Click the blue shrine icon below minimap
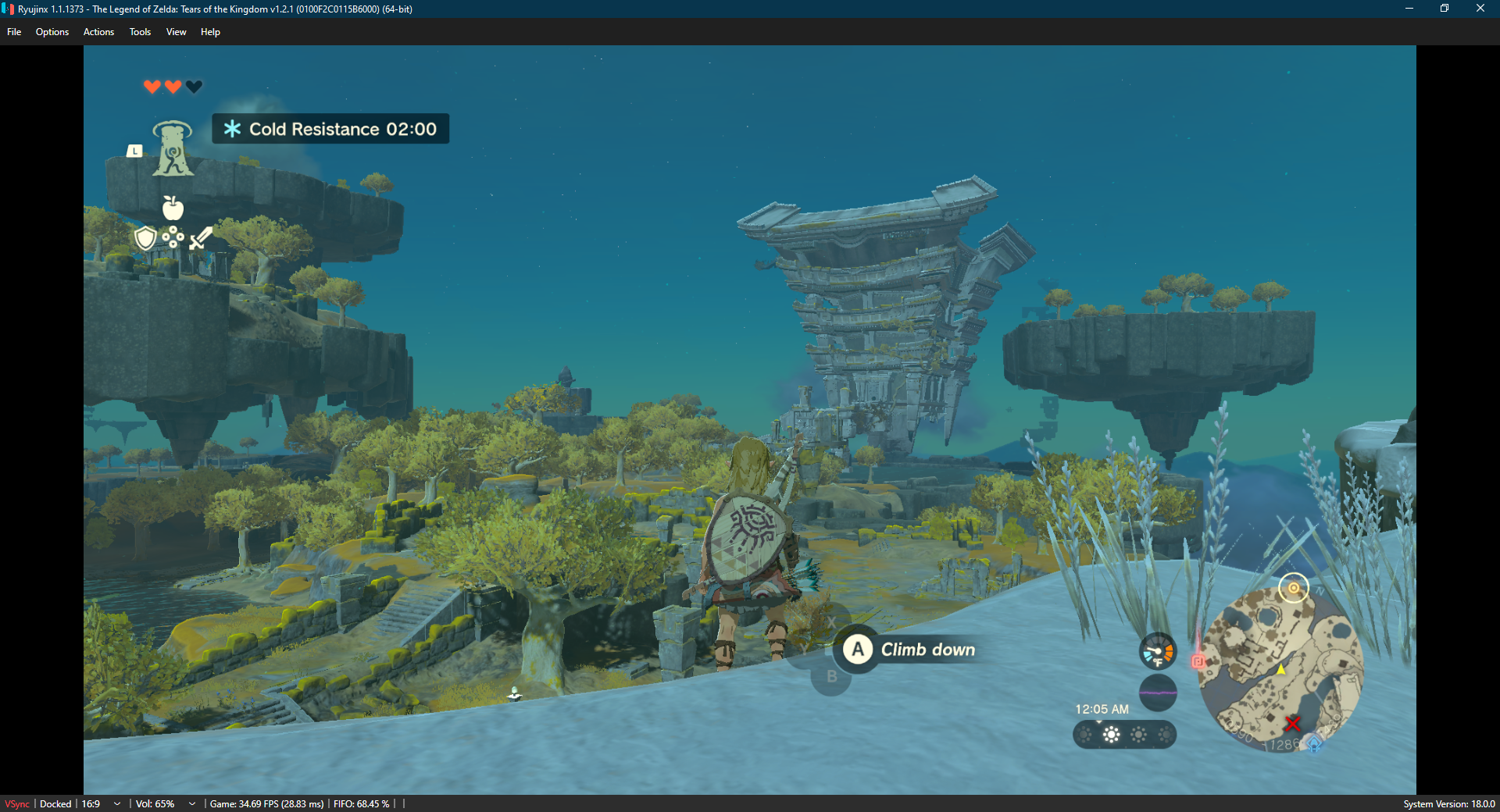 tap(1314, 743)
